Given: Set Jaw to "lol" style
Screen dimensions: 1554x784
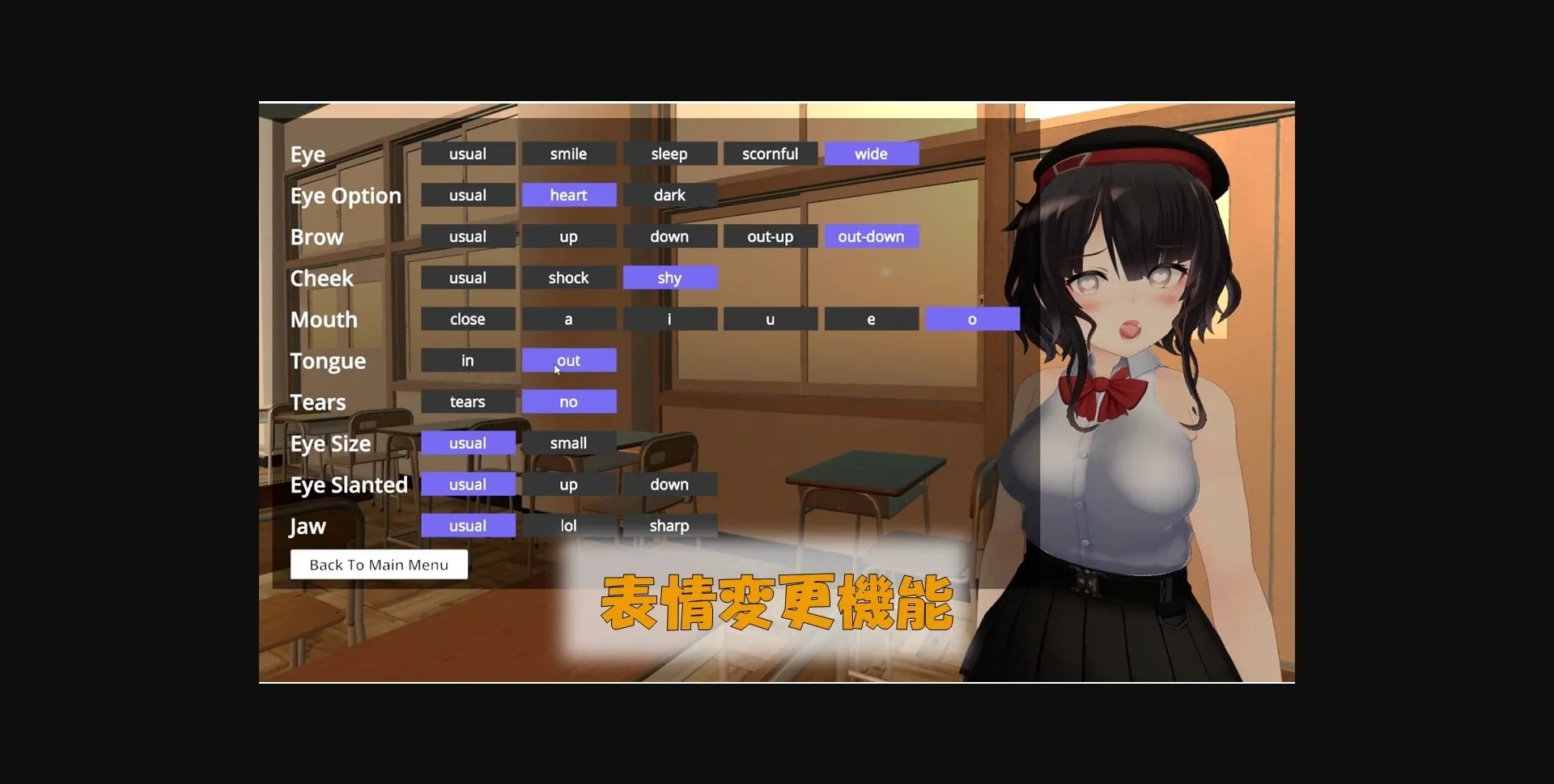Looking at the screenshot, I should click(569, 525).
